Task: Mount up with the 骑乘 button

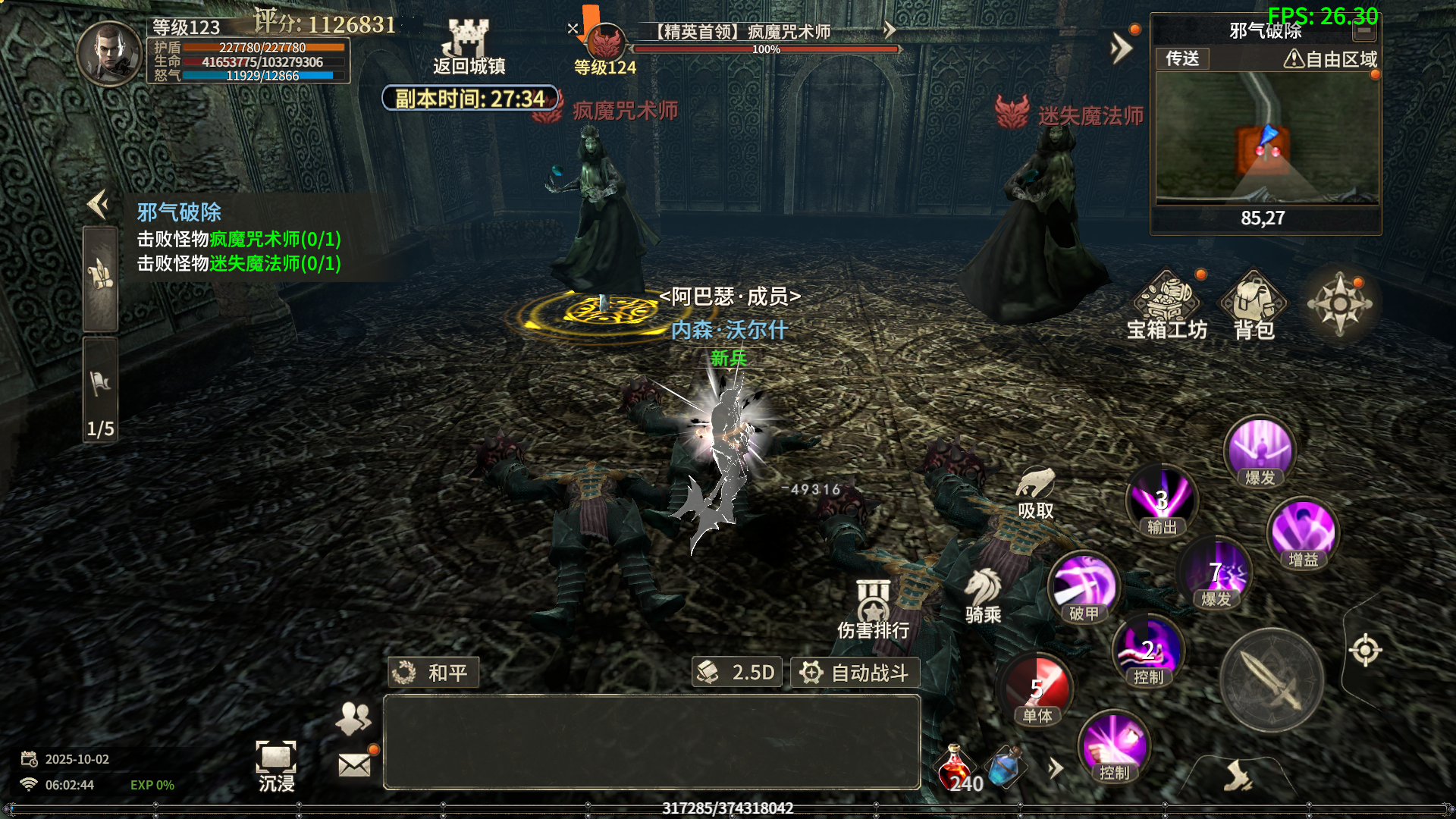Action: click(x=984, y=596)
